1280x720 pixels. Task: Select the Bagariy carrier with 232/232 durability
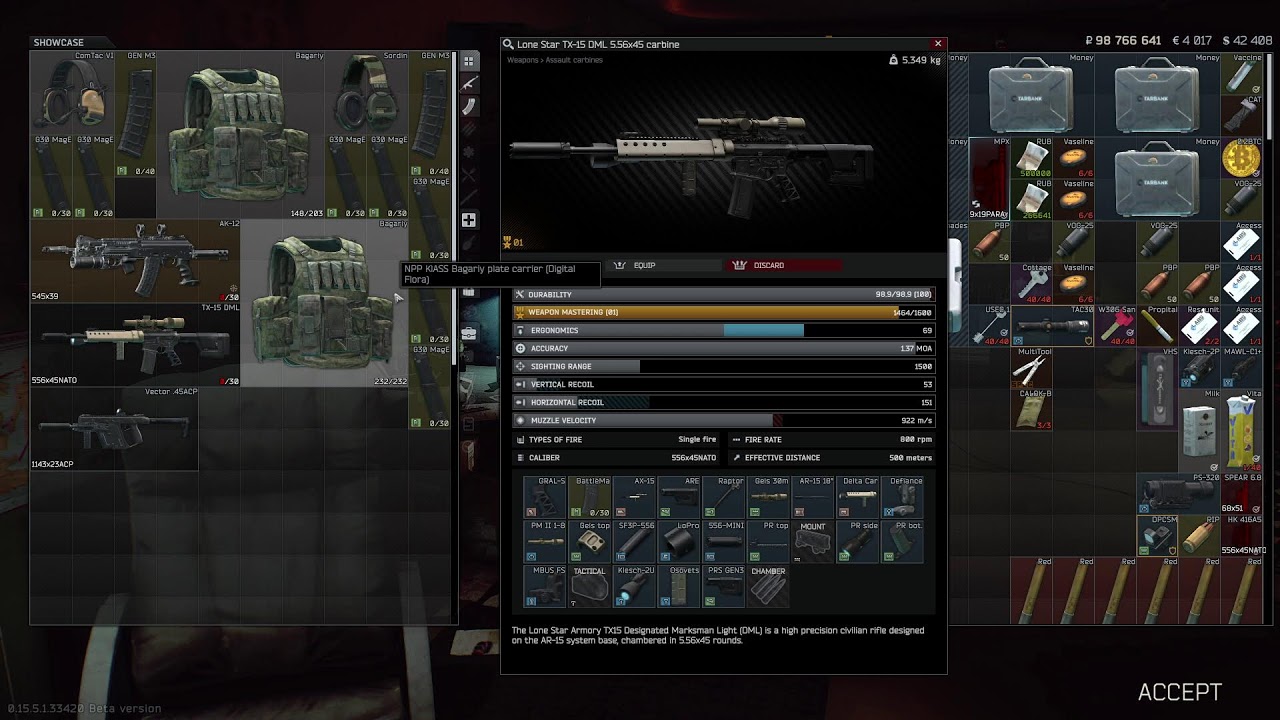point(322,302)
